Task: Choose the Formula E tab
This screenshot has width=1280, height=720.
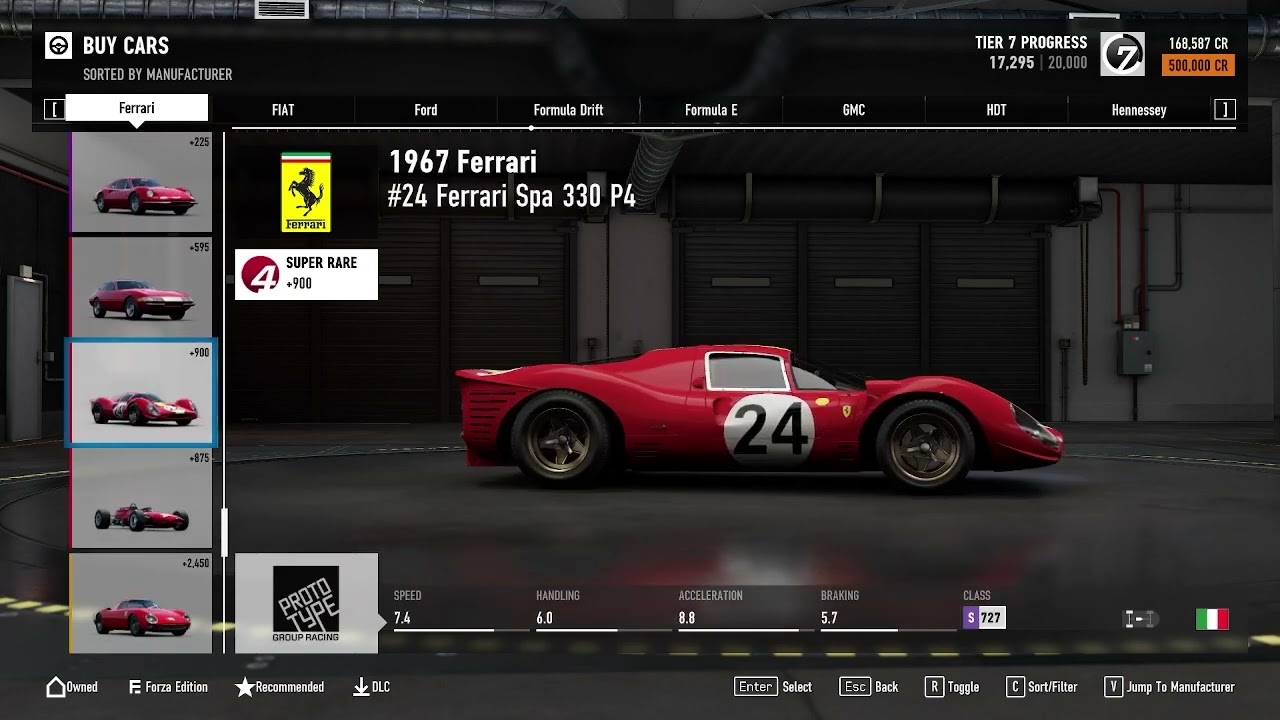Action: pyautogui.click(x=711, y=110)
